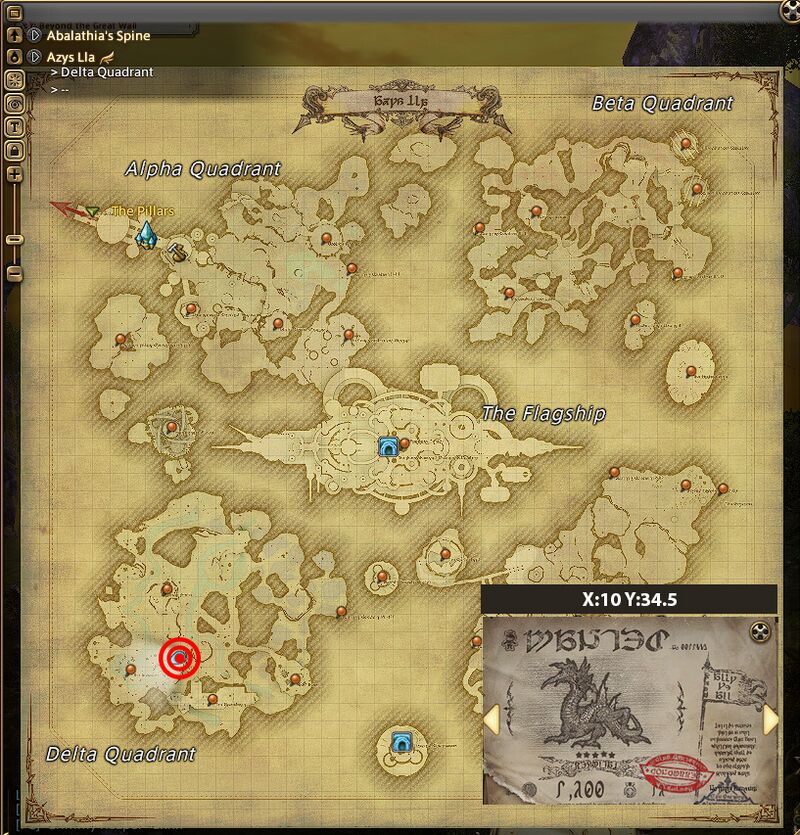Close the hunt bill panel

(762, 630)
